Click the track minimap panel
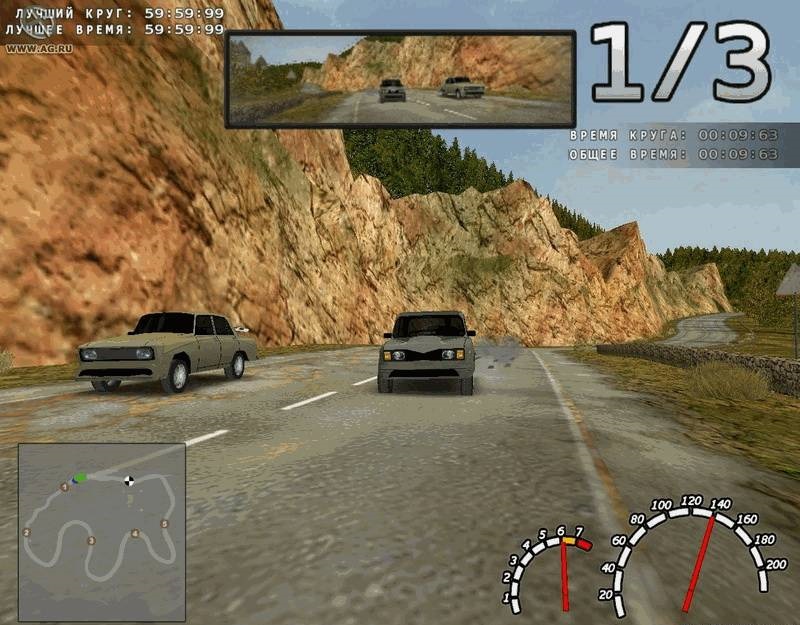 [101, 532]
